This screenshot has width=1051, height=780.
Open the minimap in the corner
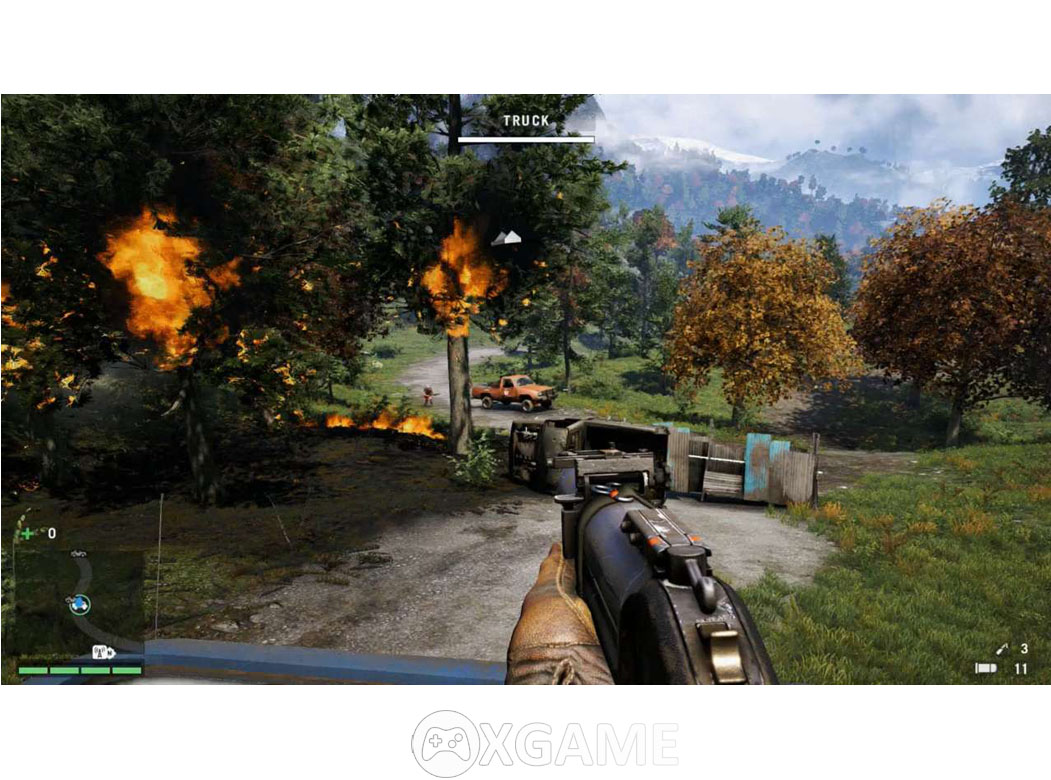78,598
